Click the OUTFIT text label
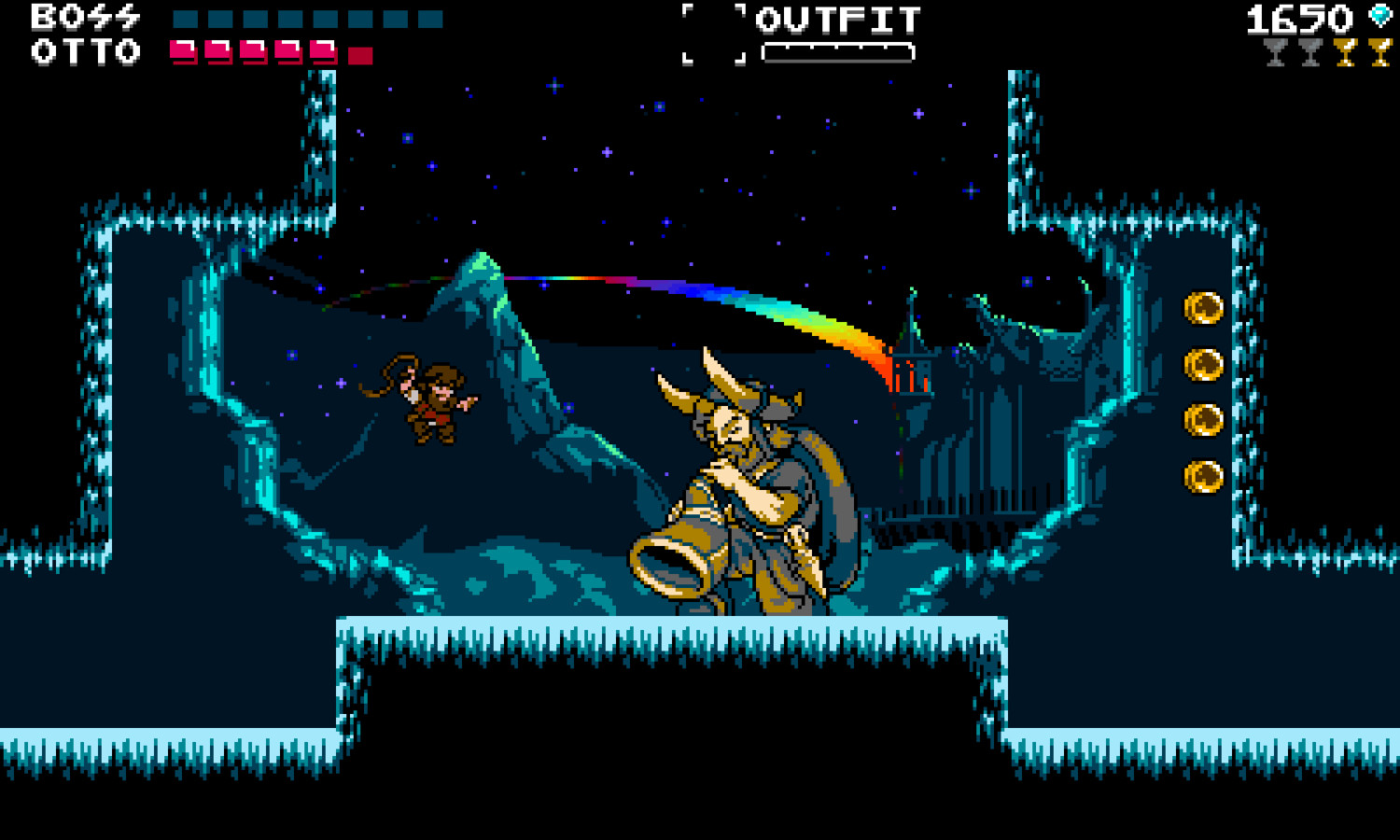Viewport: 1400px width, 840px height. pos(838,19)
